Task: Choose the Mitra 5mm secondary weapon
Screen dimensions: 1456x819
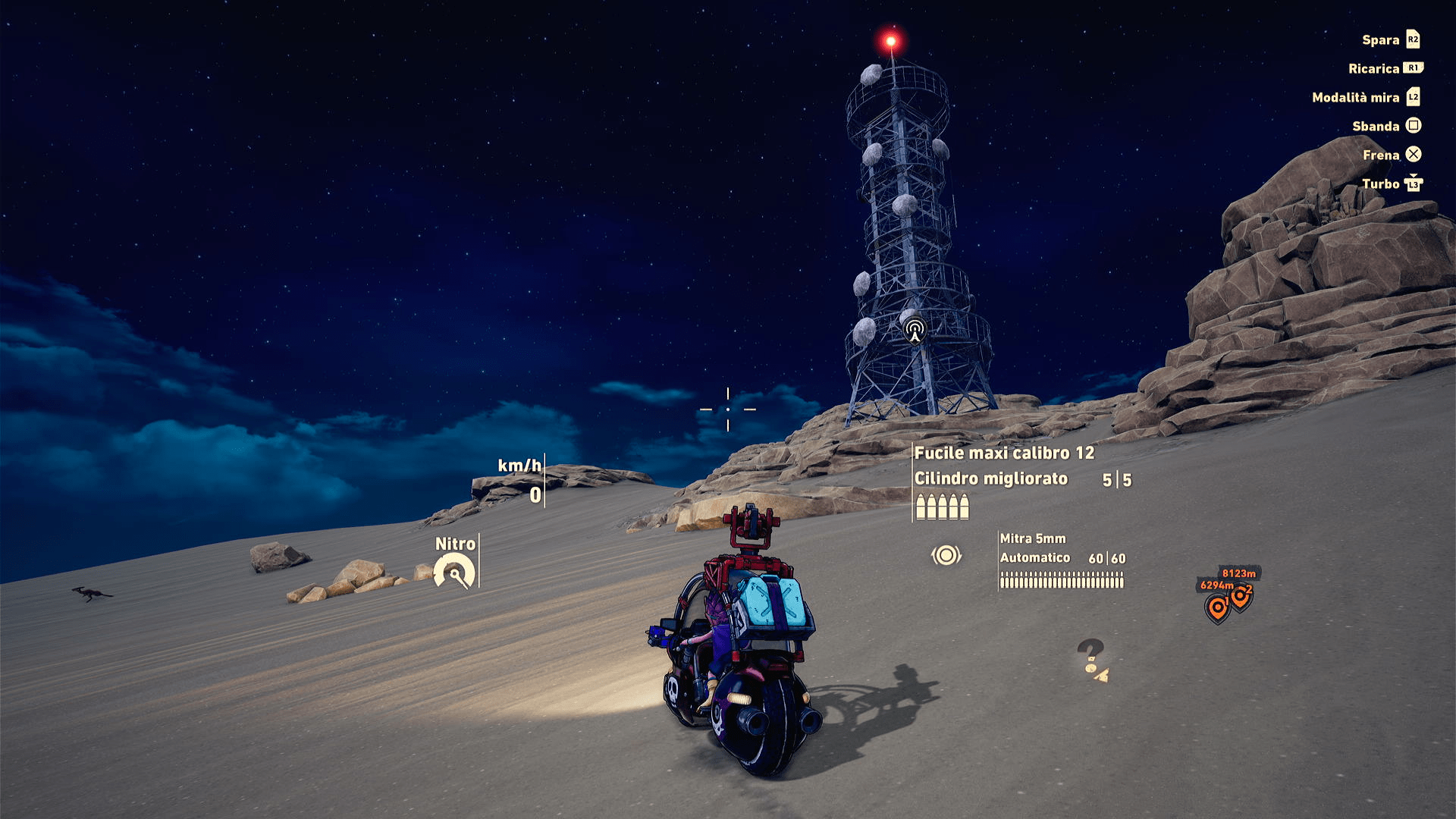Action: (1032, 538)
